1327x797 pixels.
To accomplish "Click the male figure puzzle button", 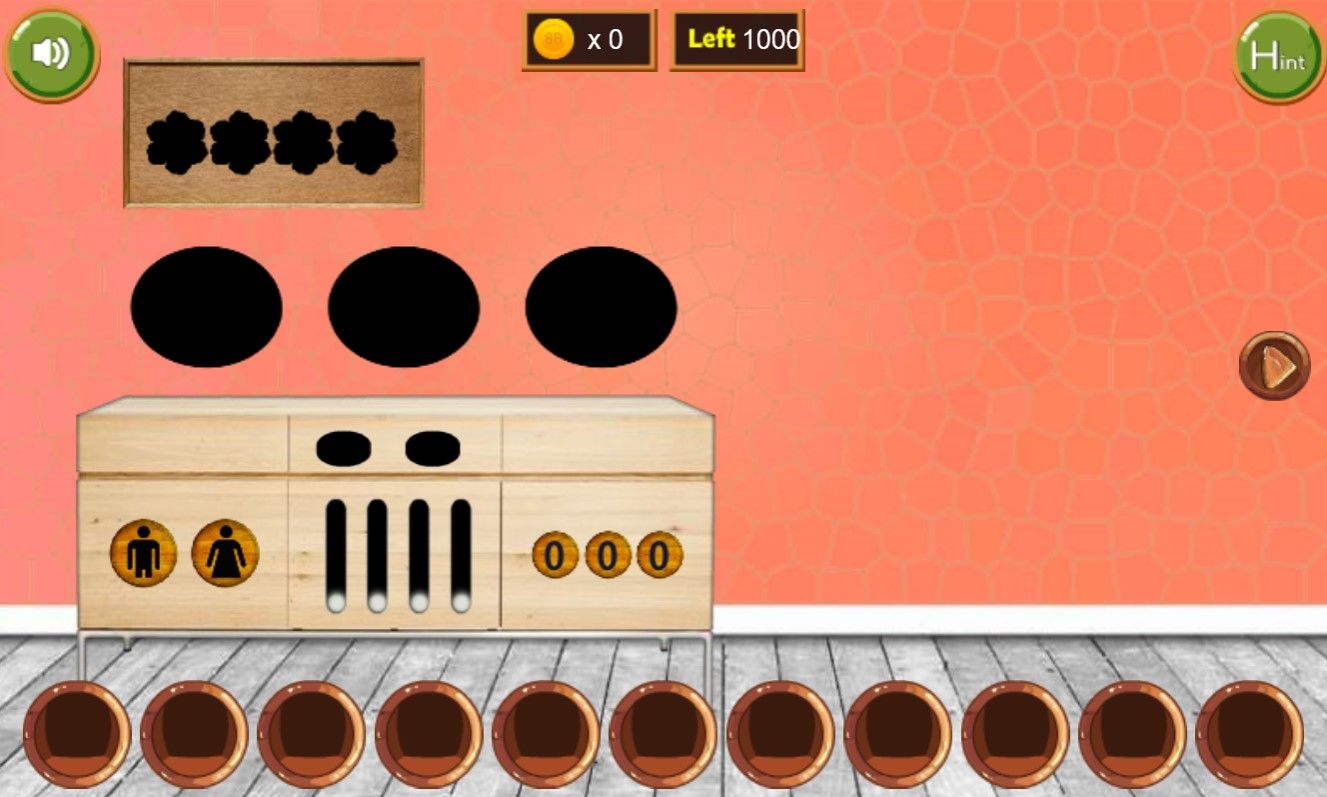I will 144,553.
